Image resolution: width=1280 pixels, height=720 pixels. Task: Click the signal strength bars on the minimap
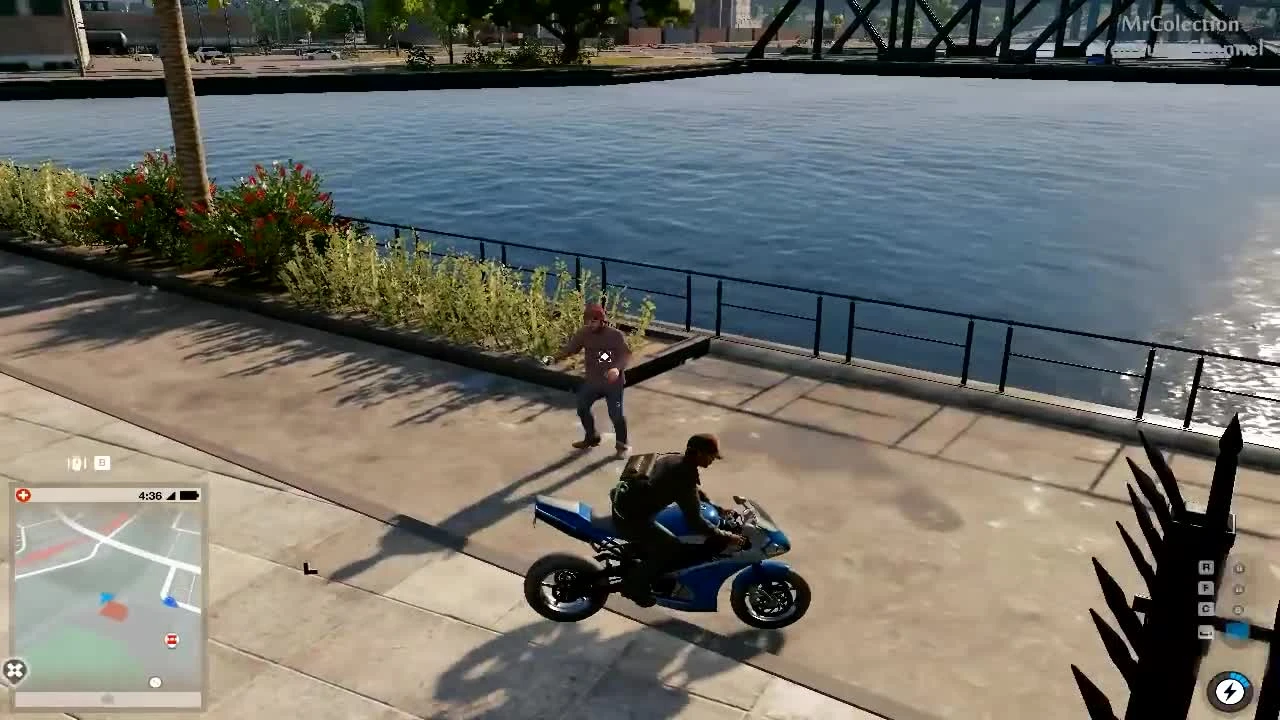point(171,496)
